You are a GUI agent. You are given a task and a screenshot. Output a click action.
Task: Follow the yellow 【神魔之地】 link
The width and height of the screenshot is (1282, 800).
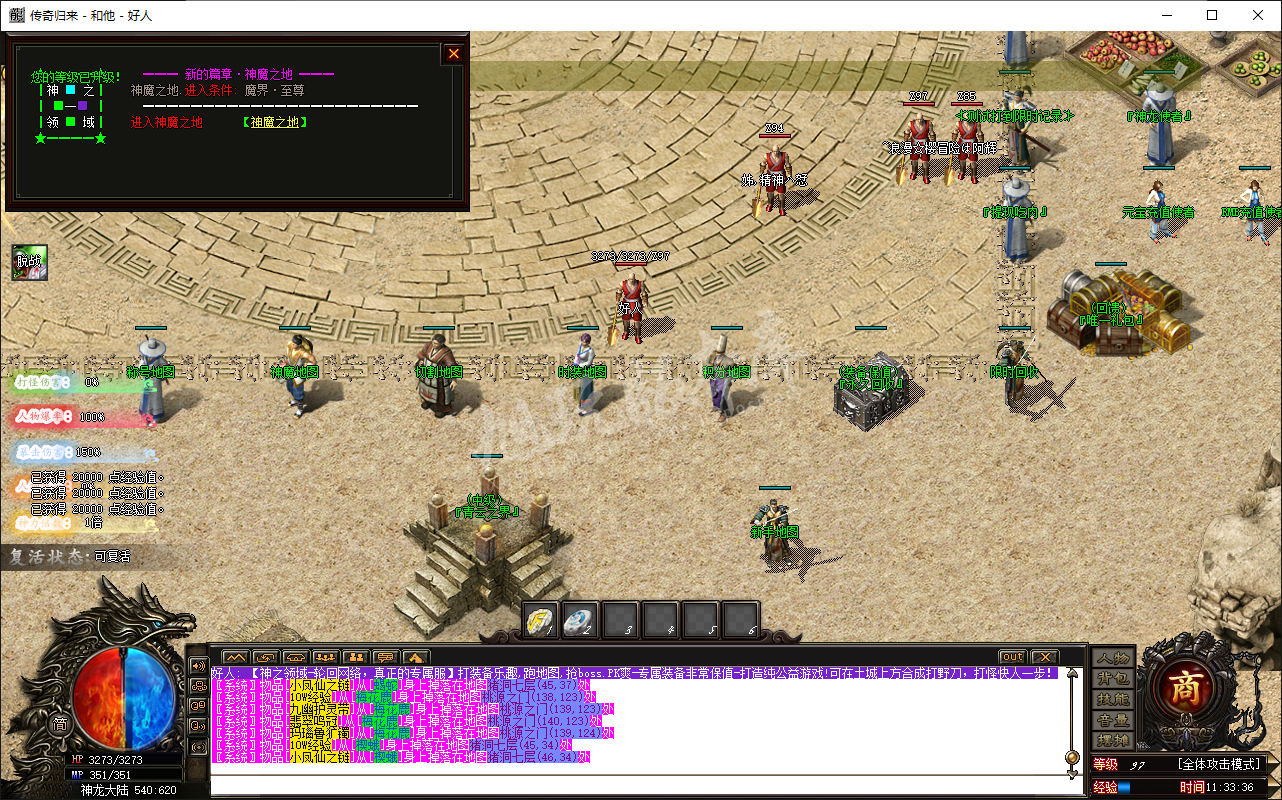coord(274,122)
